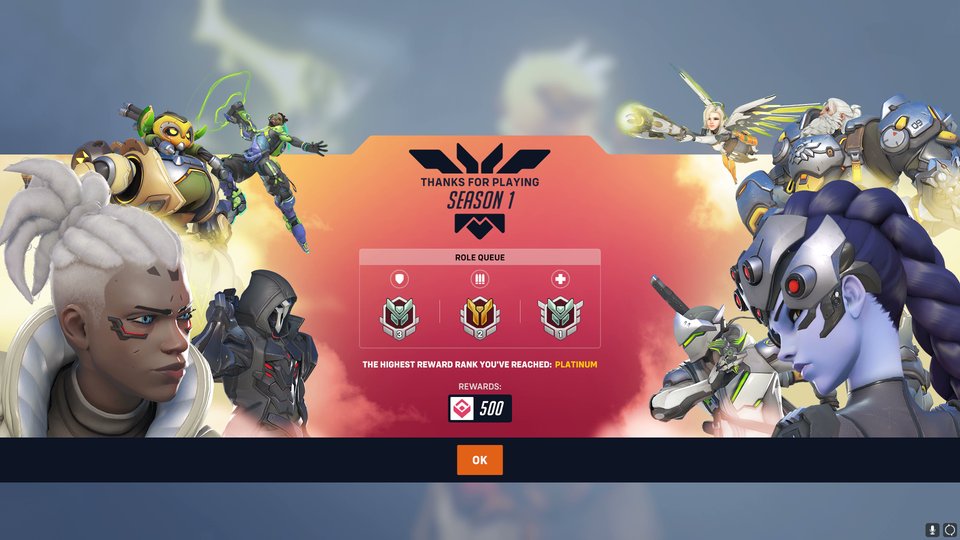Click the 500 competitive points reward

click(480, 408)
